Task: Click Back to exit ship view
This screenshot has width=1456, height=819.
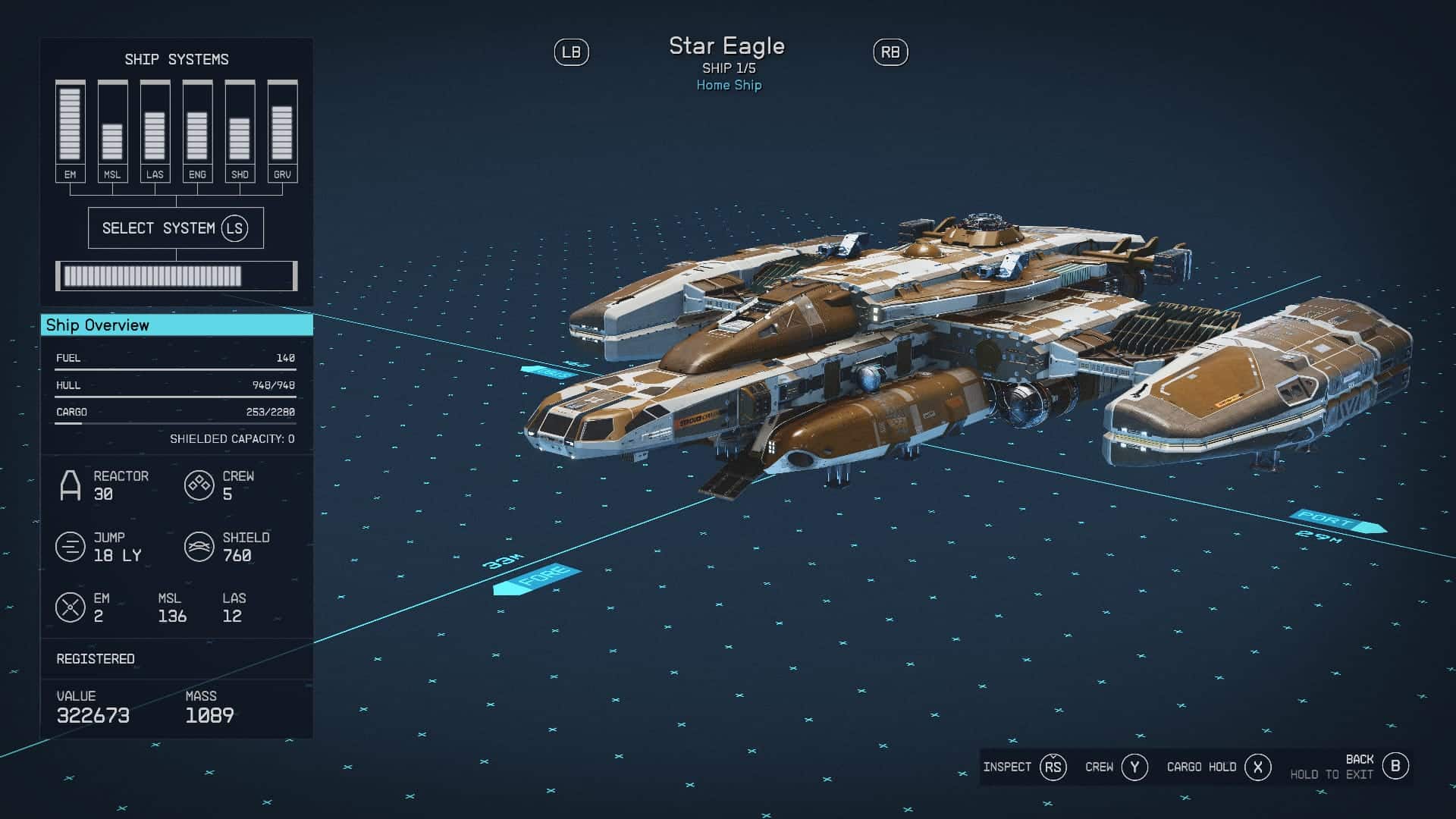Action: coord(1395,765)
